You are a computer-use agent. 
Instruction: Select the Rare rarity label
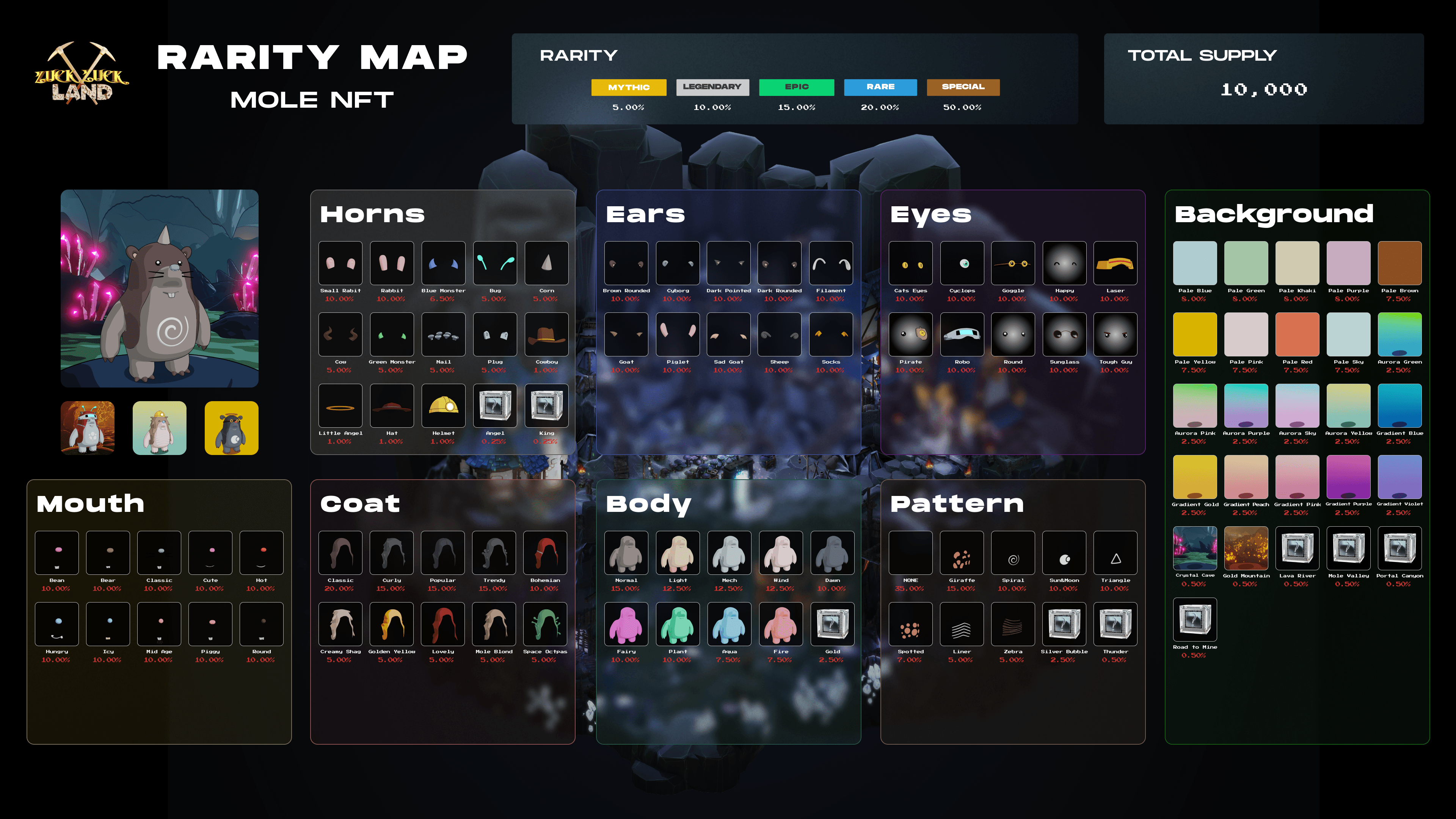coord(880,87)
